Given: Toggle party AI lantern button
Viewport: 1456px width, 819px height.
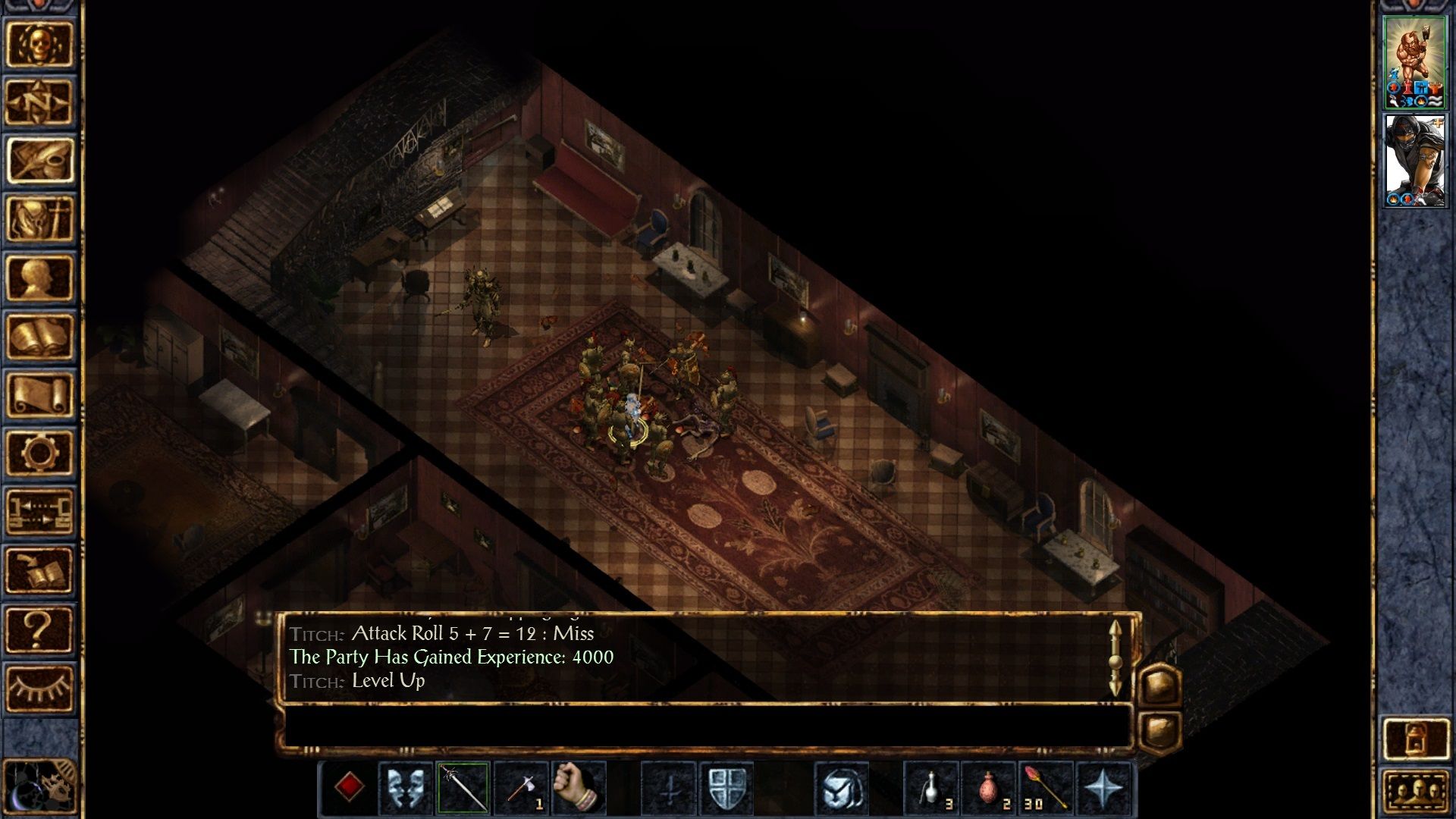Looking at the screenshot, I should click(x=1415, y=738).
